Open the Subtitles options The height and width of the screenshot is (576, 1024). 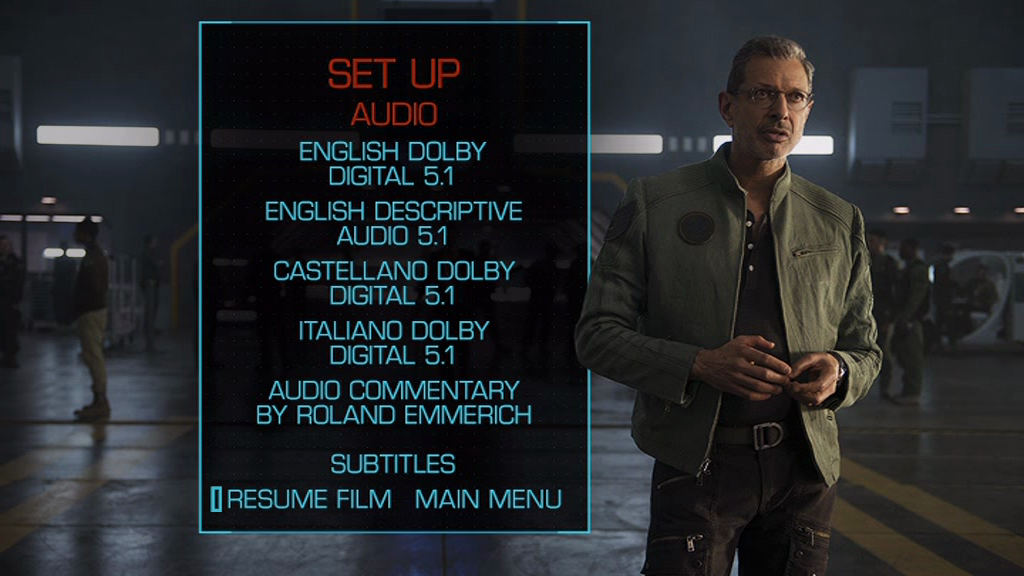click(393, 464)
